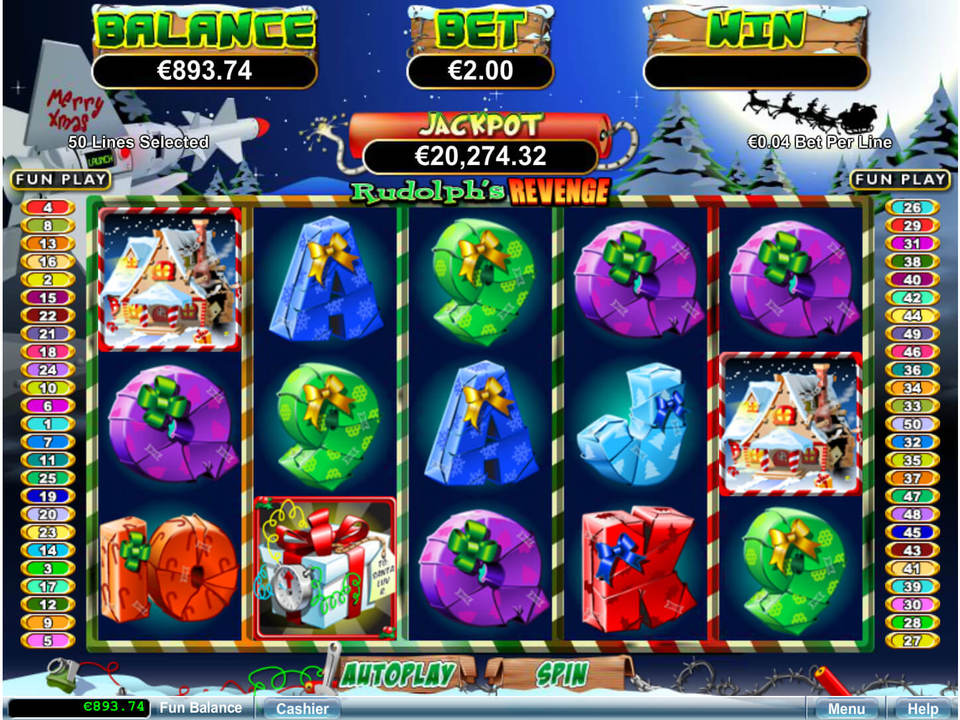
Task: Open the Menu
Action: pyautogui.click(x=846, y=708)
